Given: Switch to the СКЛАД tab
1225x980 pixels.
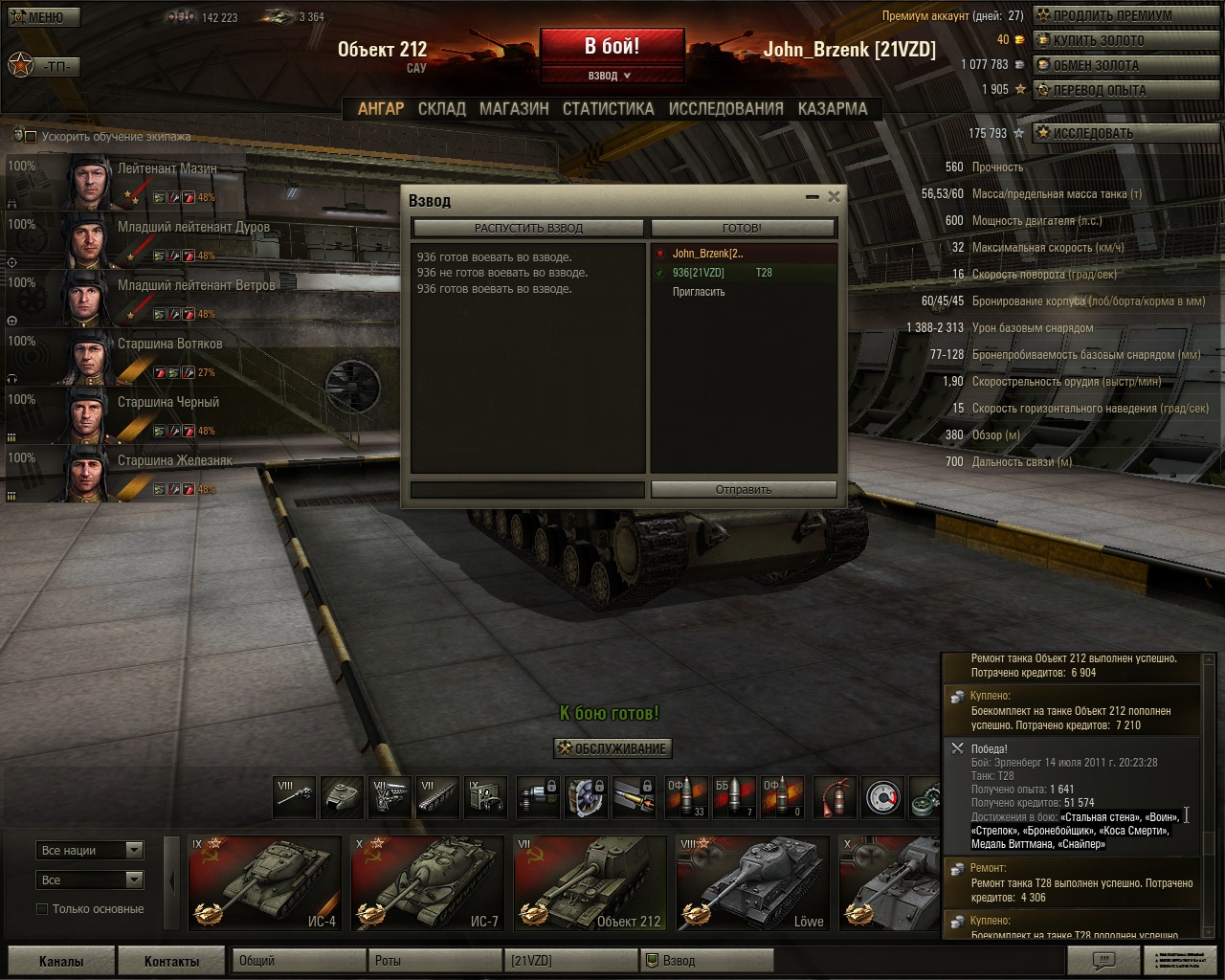Looking at the screenshot, I should coord(441,109).
